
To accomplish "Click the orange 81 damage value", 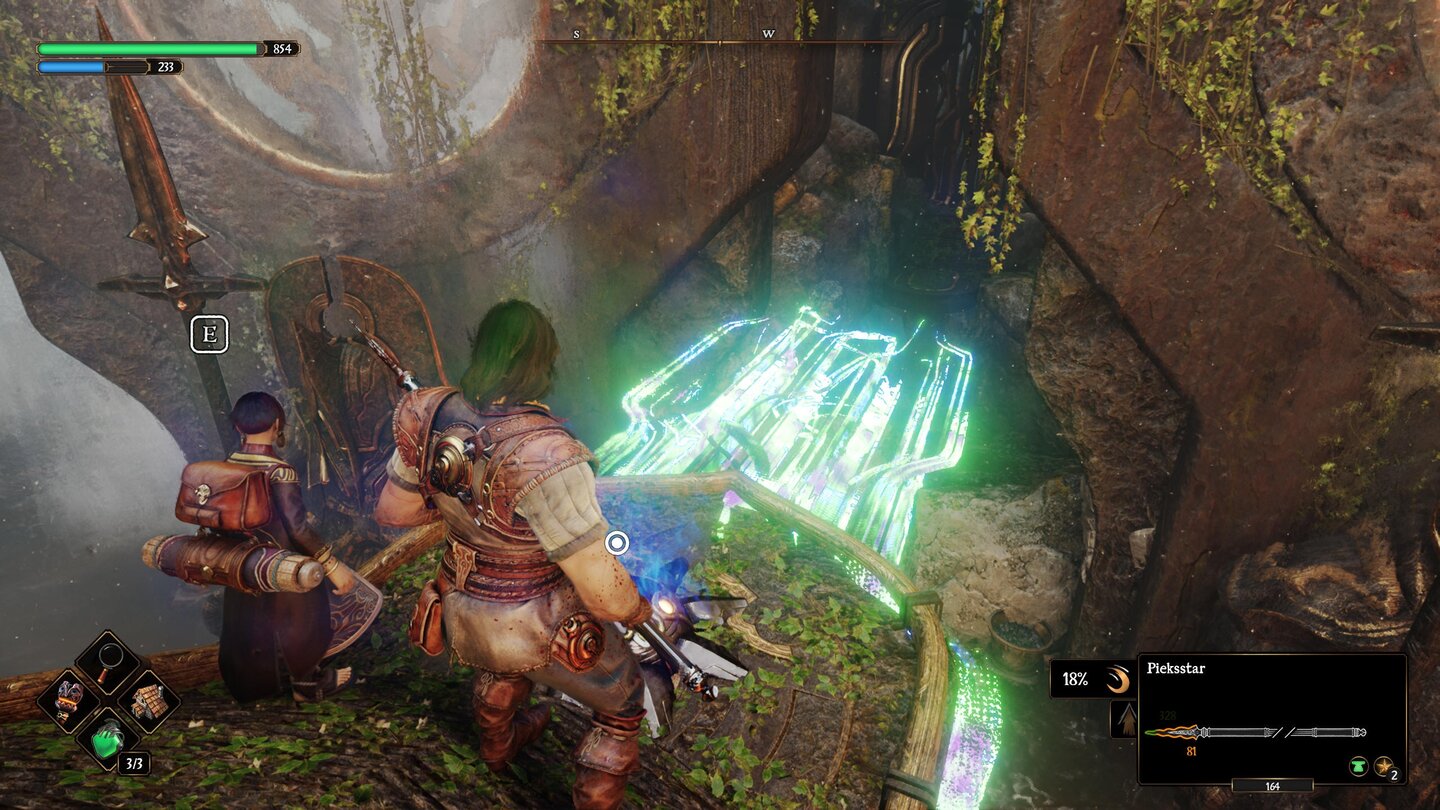I will pyautogui.click(x=1191, y=752).
